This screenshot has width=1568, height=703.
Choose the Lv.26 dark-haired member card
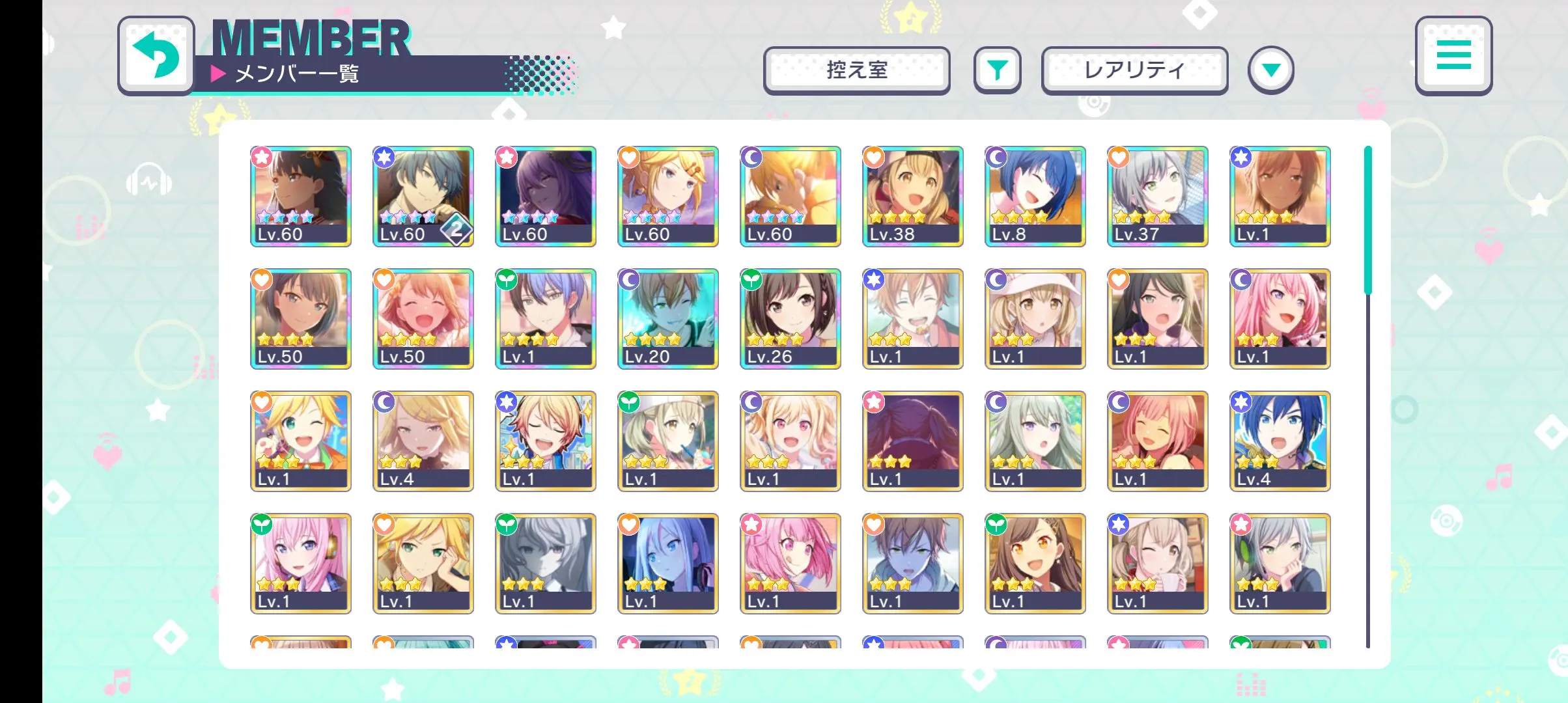click(x=790, y=318)
